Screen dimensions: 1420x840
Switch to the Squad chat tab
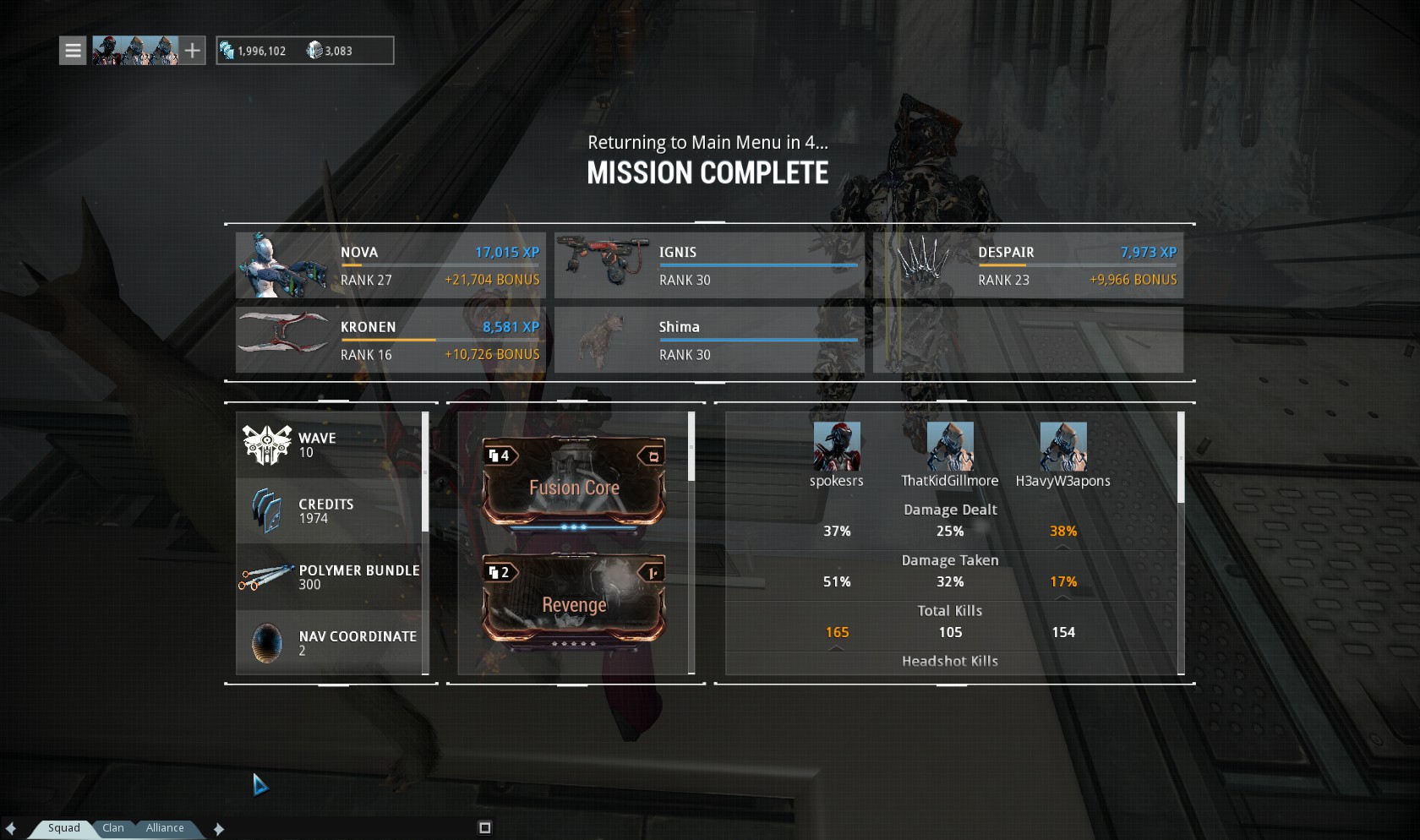64,828
